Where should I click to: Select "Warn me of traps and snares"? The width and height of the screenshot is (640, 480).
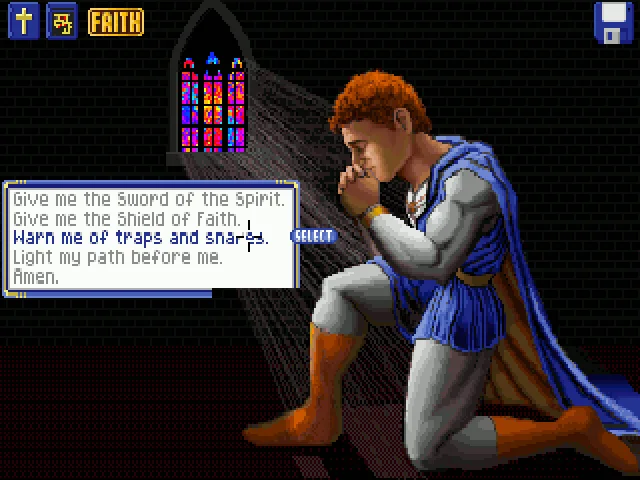[x=140, y=238]
